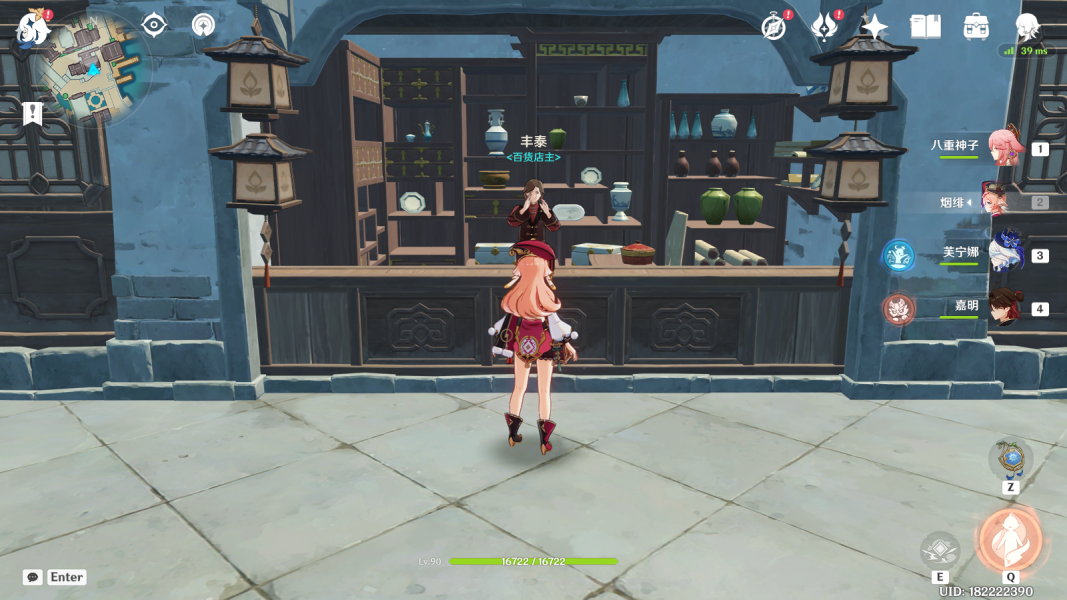Activate the elemental skill icon
This screenshot has height=600, width=1067.
click(x=940, y=549)
